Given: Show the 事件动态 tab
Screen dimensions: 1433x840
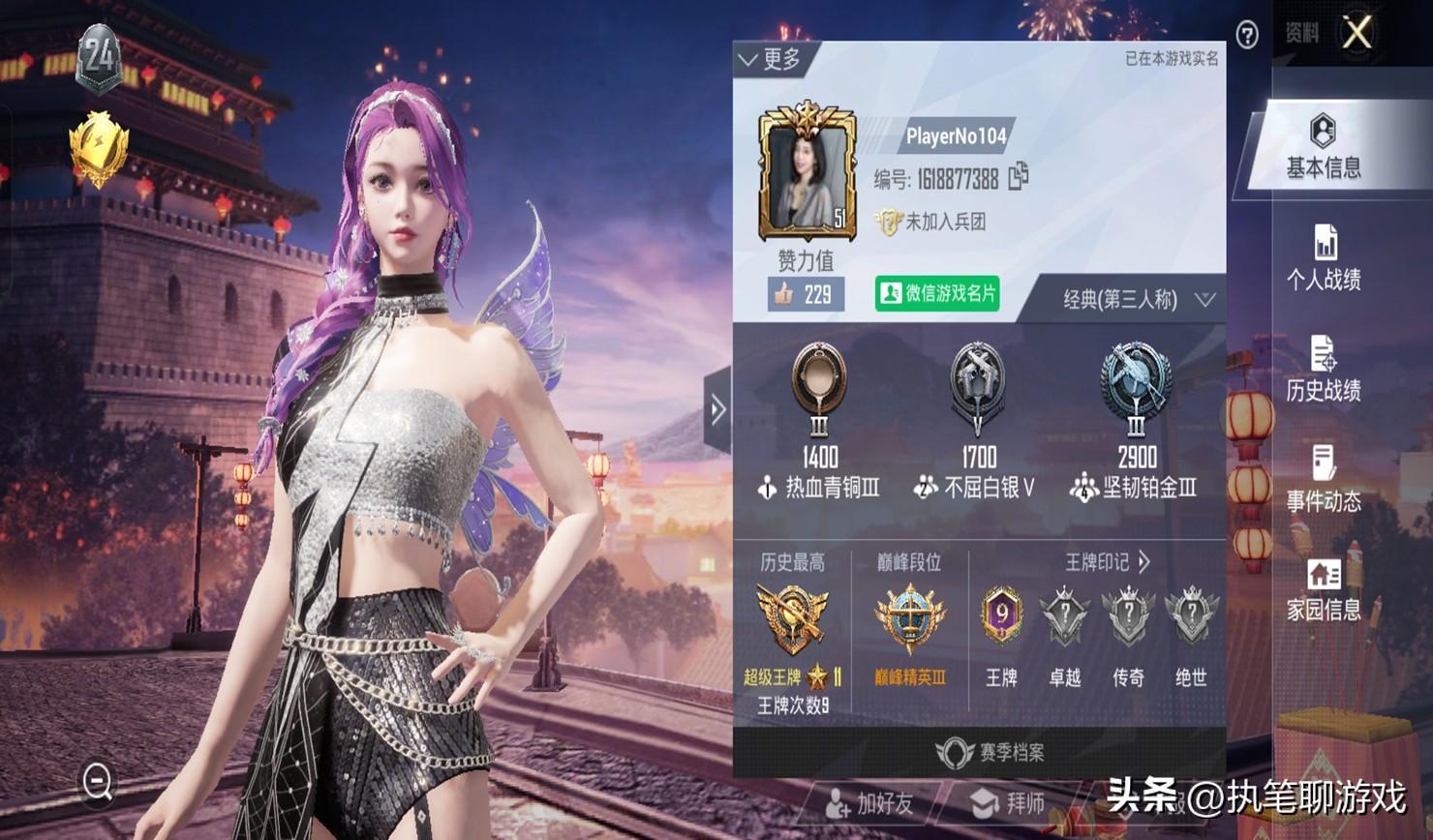Looking at the screenshot, I should pyautogui.click(x=1323, y=479).
